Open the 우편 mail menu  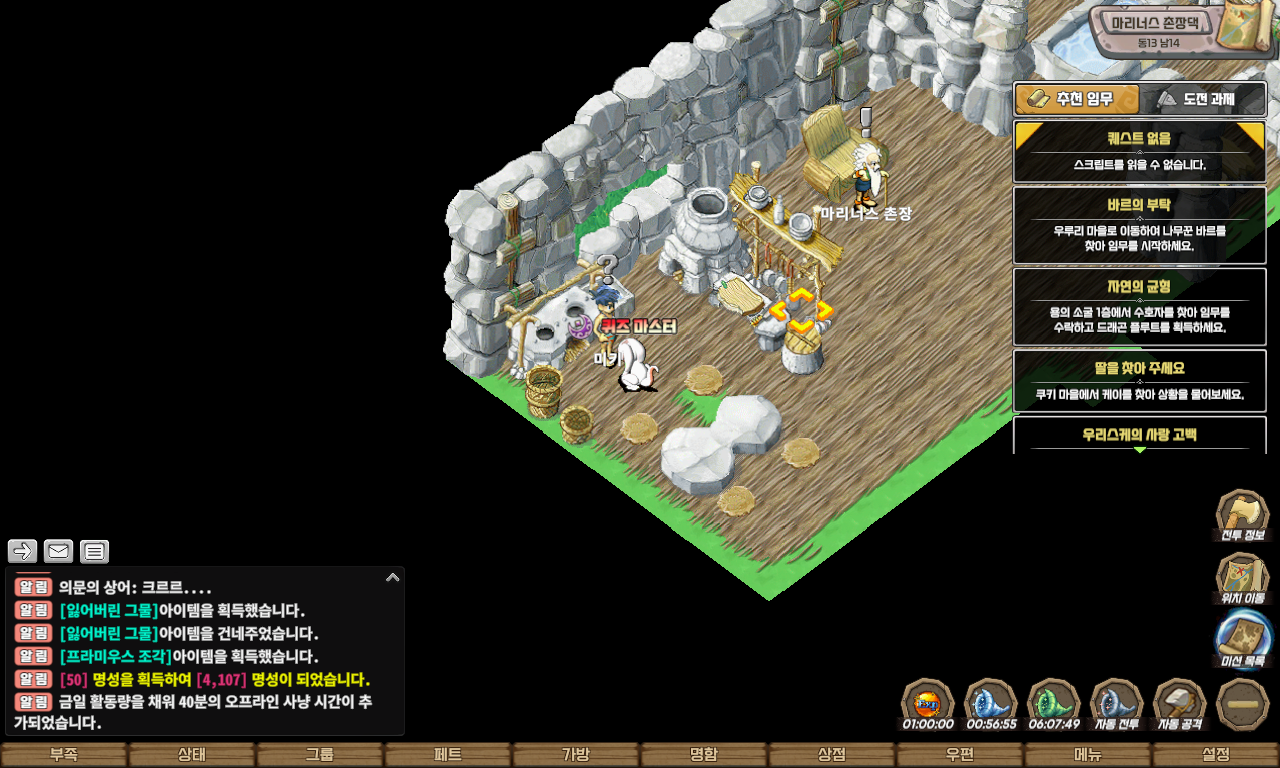(960, 755)
